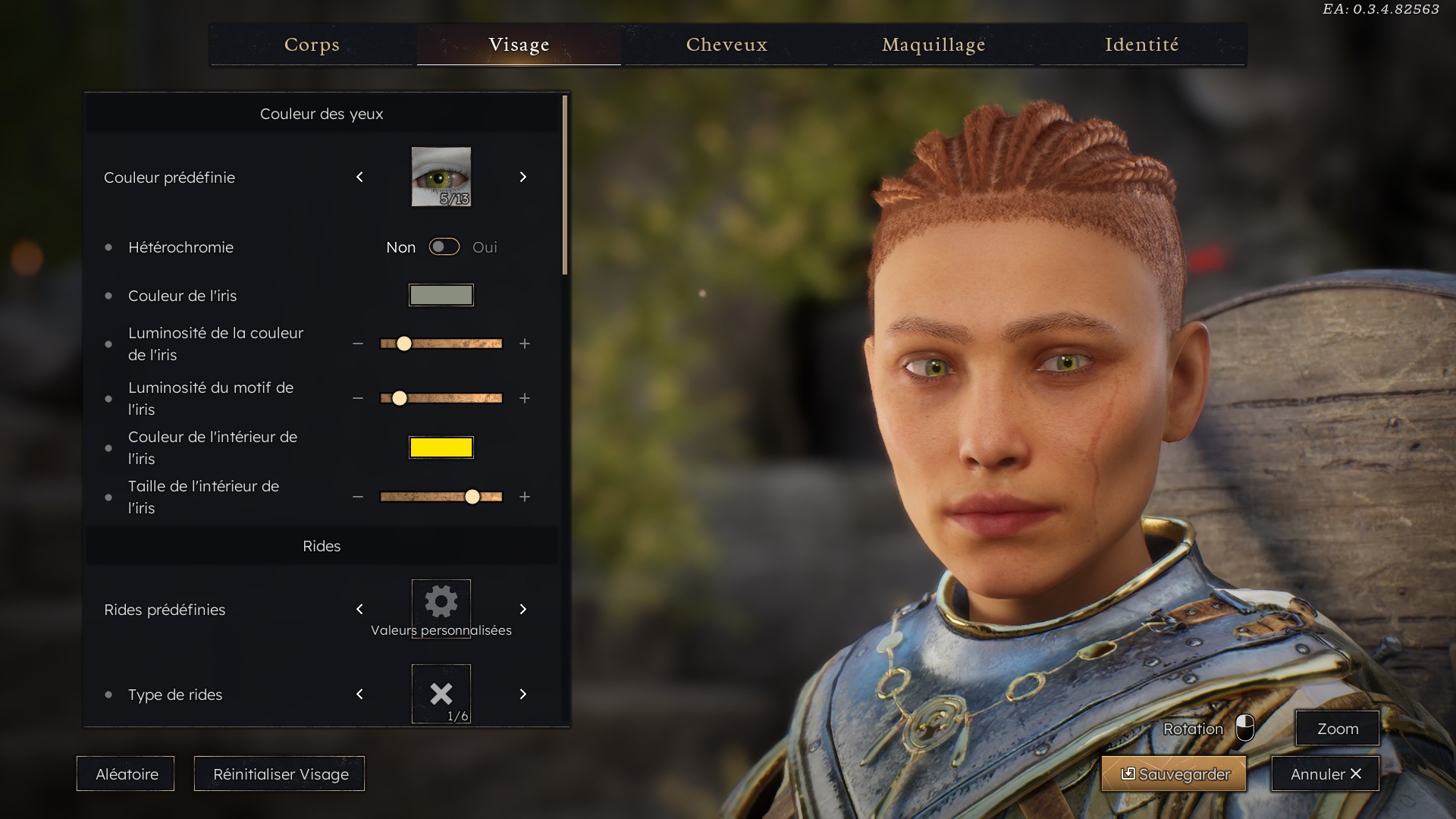Click Réinitialiser Visage button
The width and height of the screenshot is (1456, 819).
[280, 774]
